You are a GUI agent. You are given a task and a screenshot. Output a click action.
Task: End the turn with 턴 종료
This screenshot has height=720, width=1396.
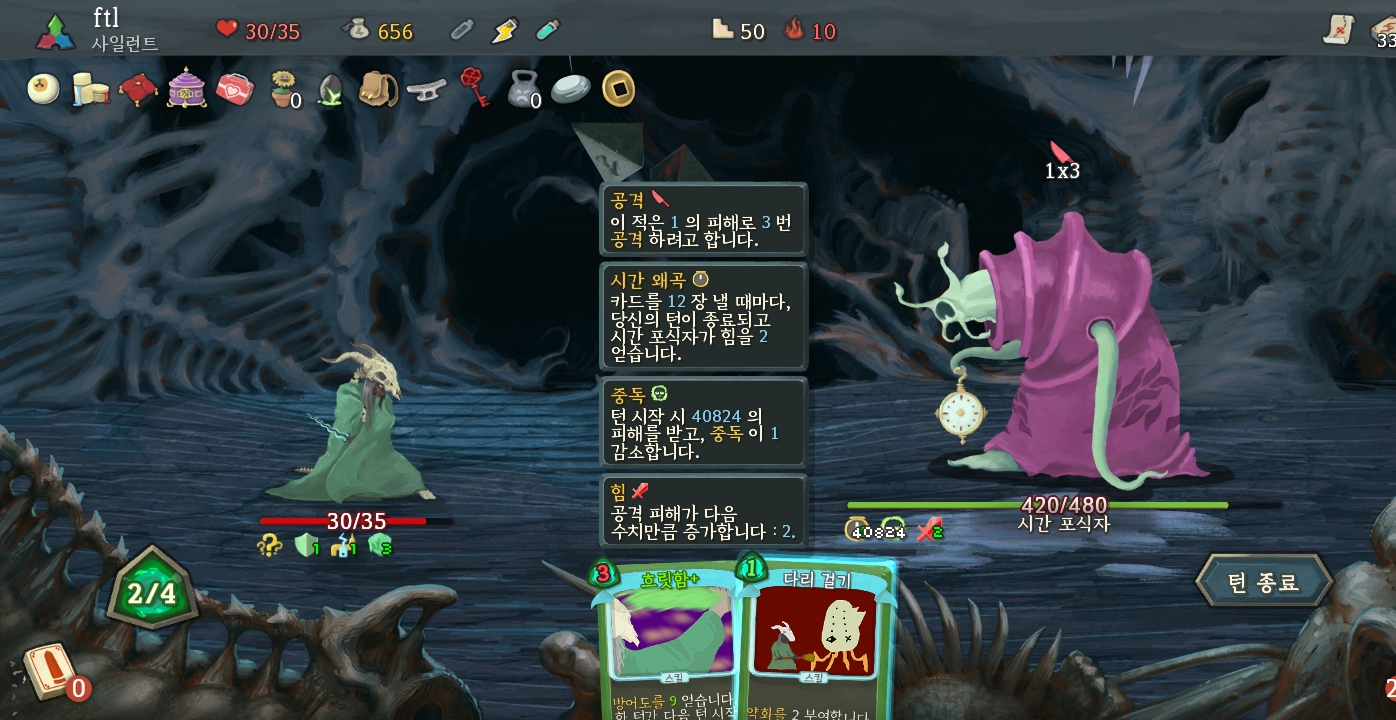[x=1263, y=581]
